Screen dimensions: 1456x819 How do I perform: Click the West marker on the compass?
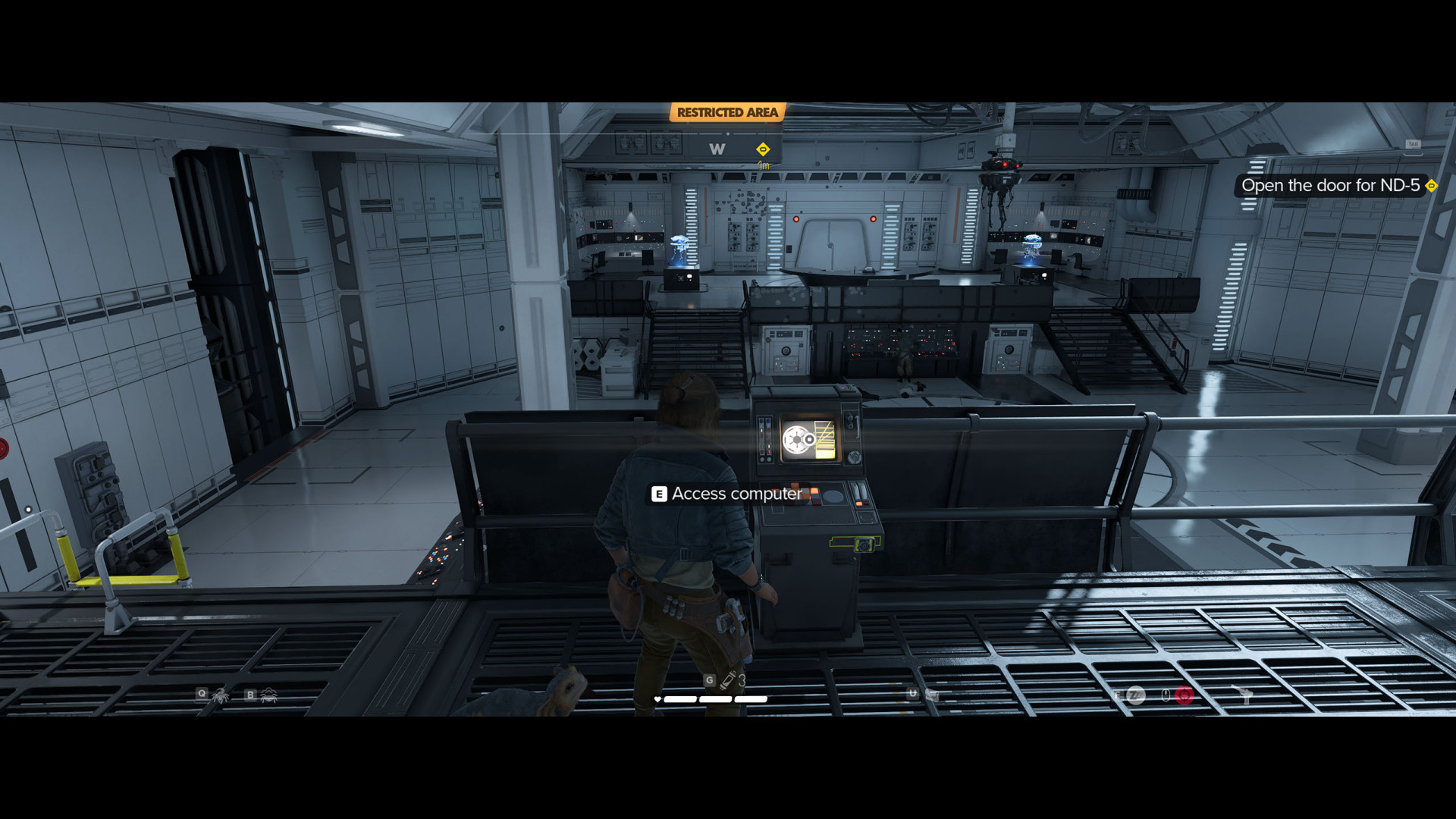(x=717, y=149)
